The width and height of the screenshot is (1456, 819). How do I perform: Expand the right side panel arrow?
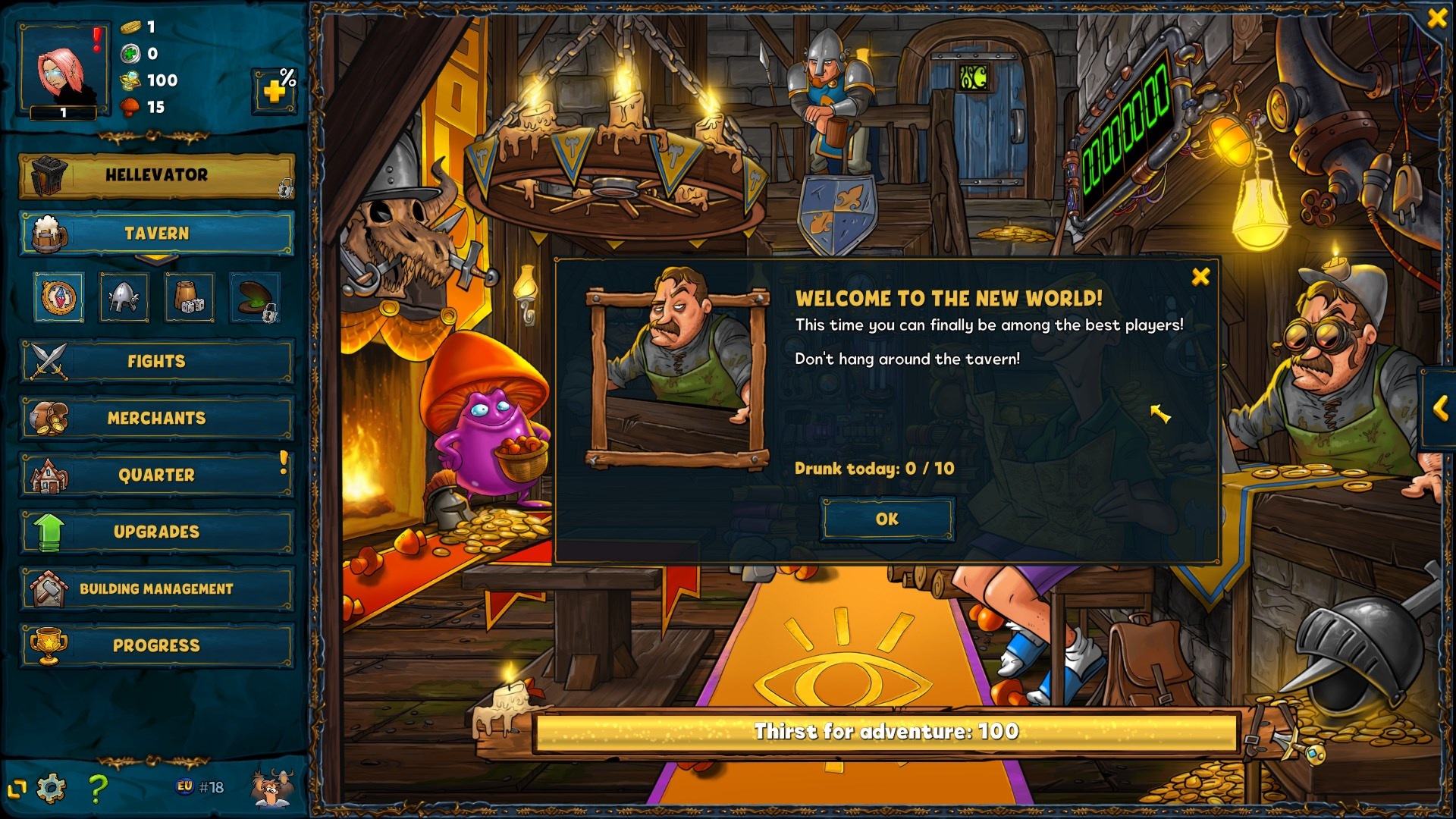[1440, 409]
